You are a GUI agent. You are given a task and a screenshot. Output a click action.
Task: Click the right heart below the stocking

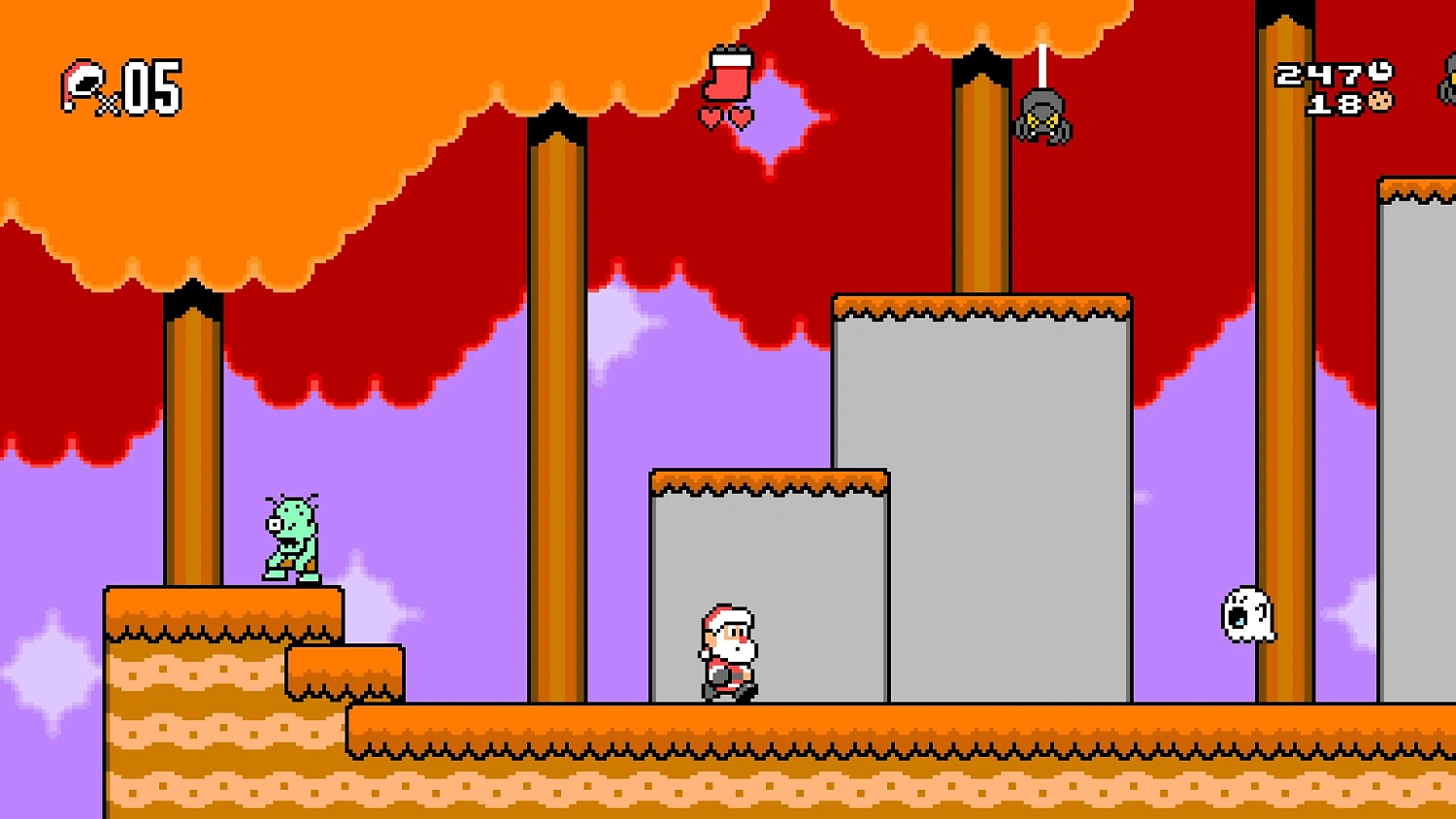739,115
